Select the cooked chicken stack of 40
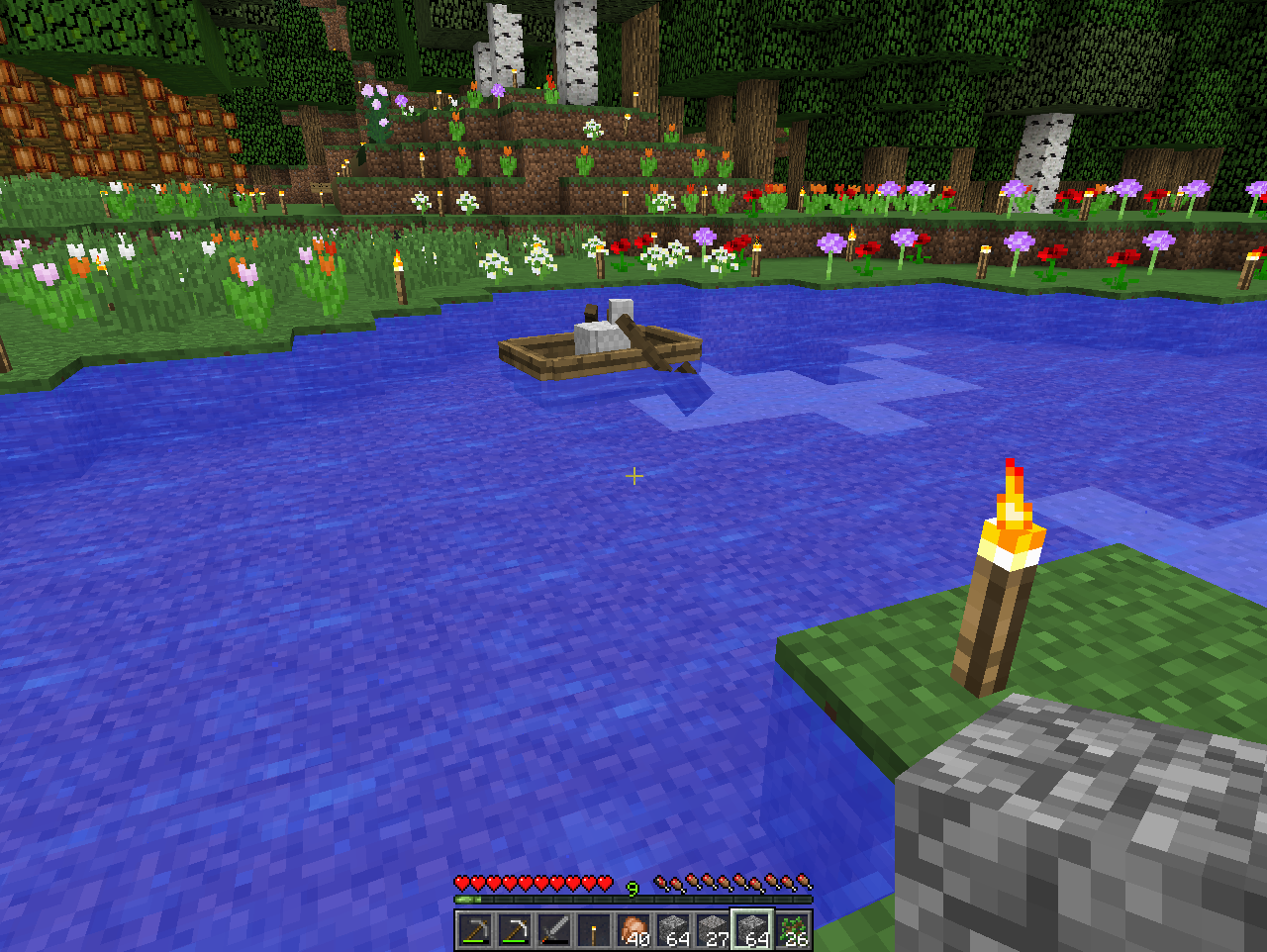 (x=633, y=931)
